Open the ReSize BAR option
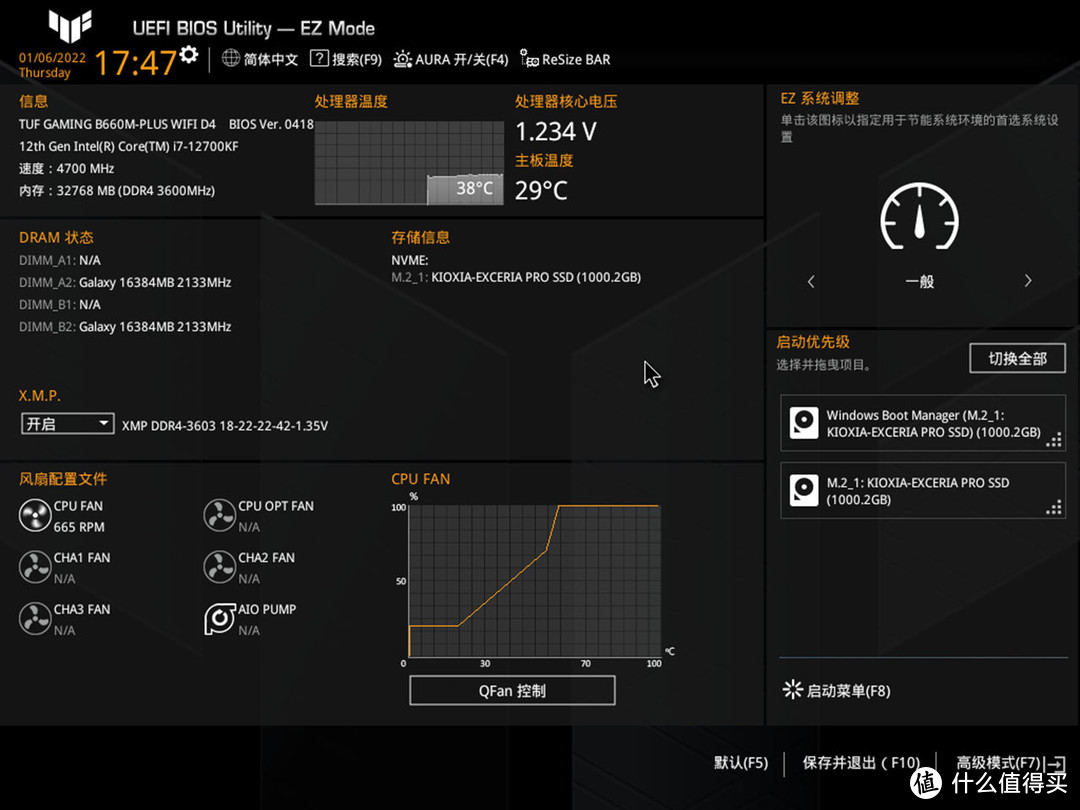Viewport: 1080px width, 810px height. click(x=564, y=60)
